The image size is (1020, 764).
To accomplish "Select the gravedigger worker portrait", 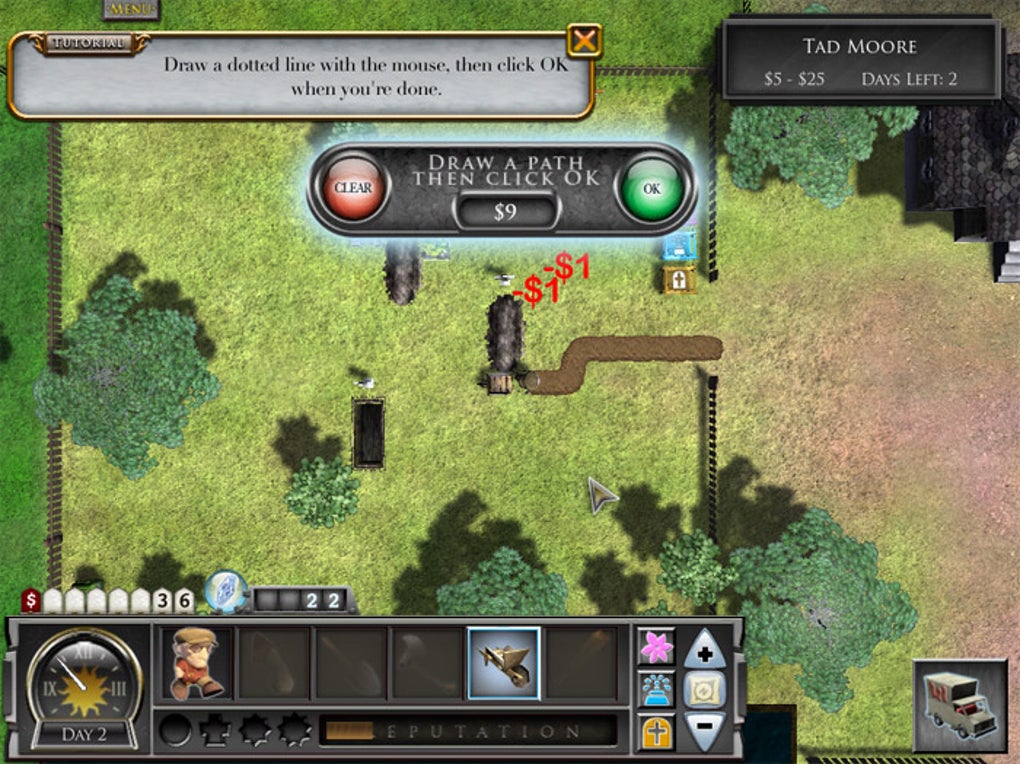I will [x=196, y=663].
